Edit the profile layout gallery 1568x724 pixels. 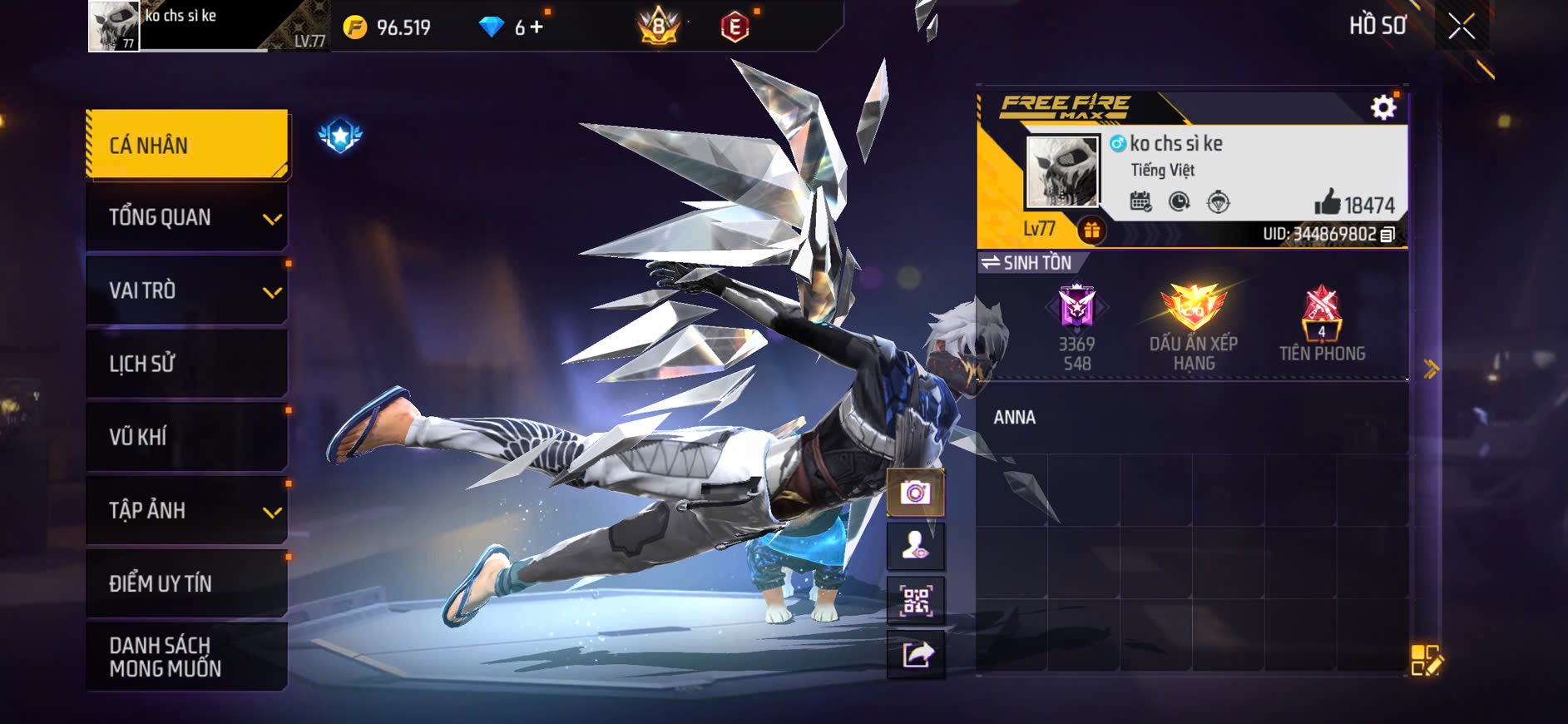(1427, 660)
